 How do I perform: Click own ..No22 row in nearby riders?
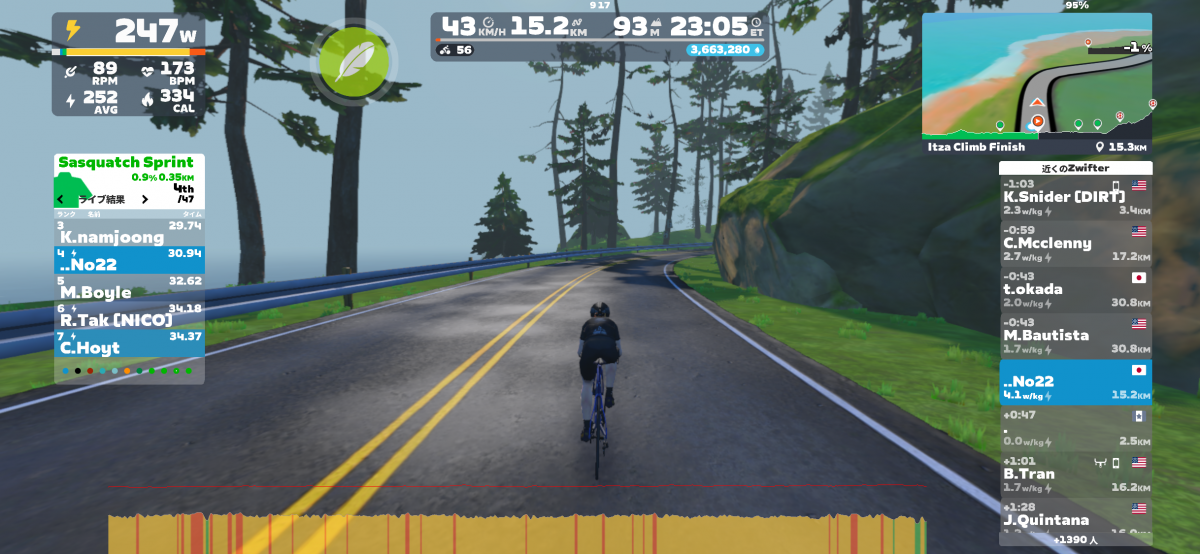point(1075,382)
